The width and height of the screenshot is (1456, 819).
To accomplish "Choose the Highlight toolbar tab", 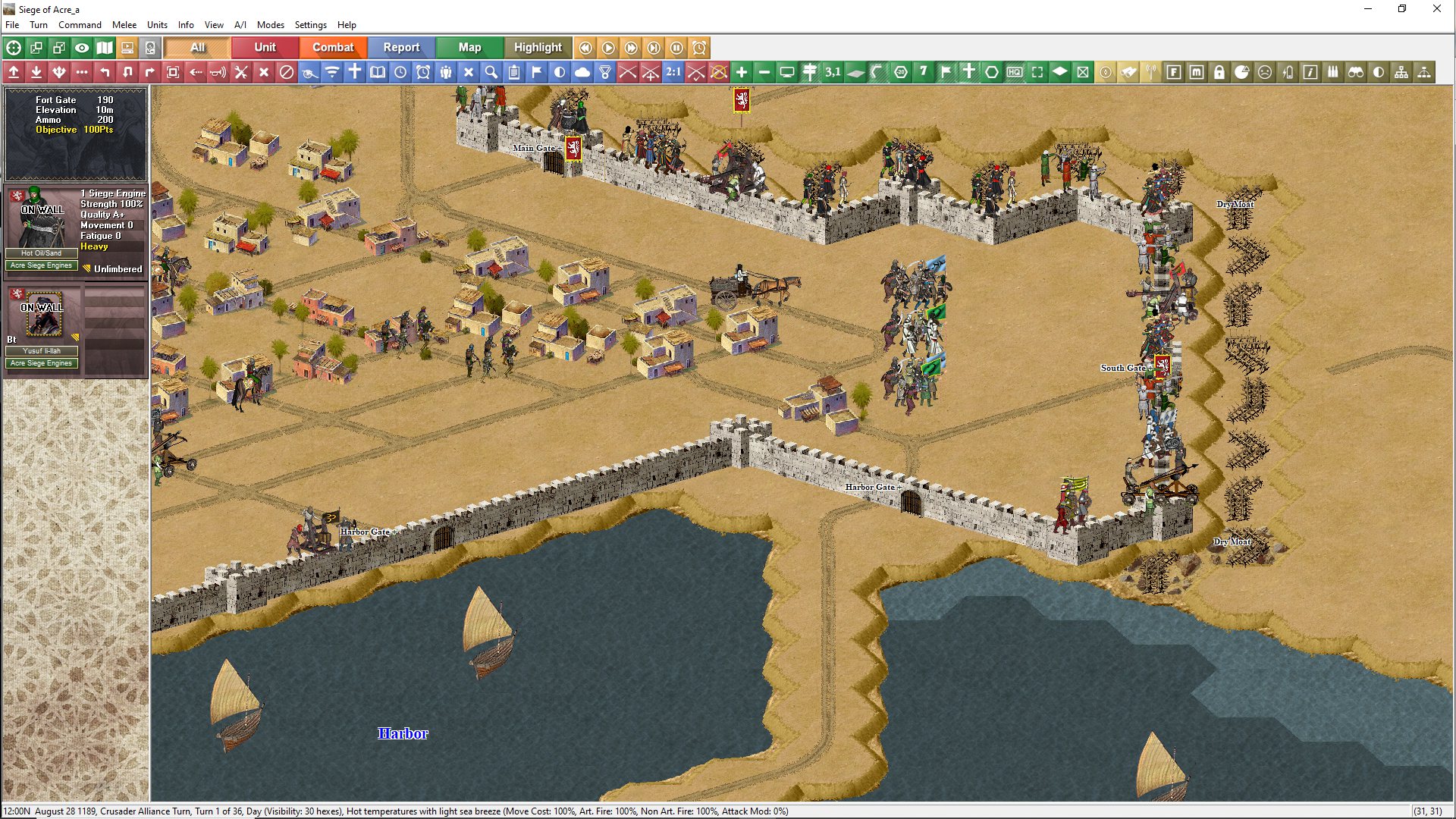I will 538,47.
